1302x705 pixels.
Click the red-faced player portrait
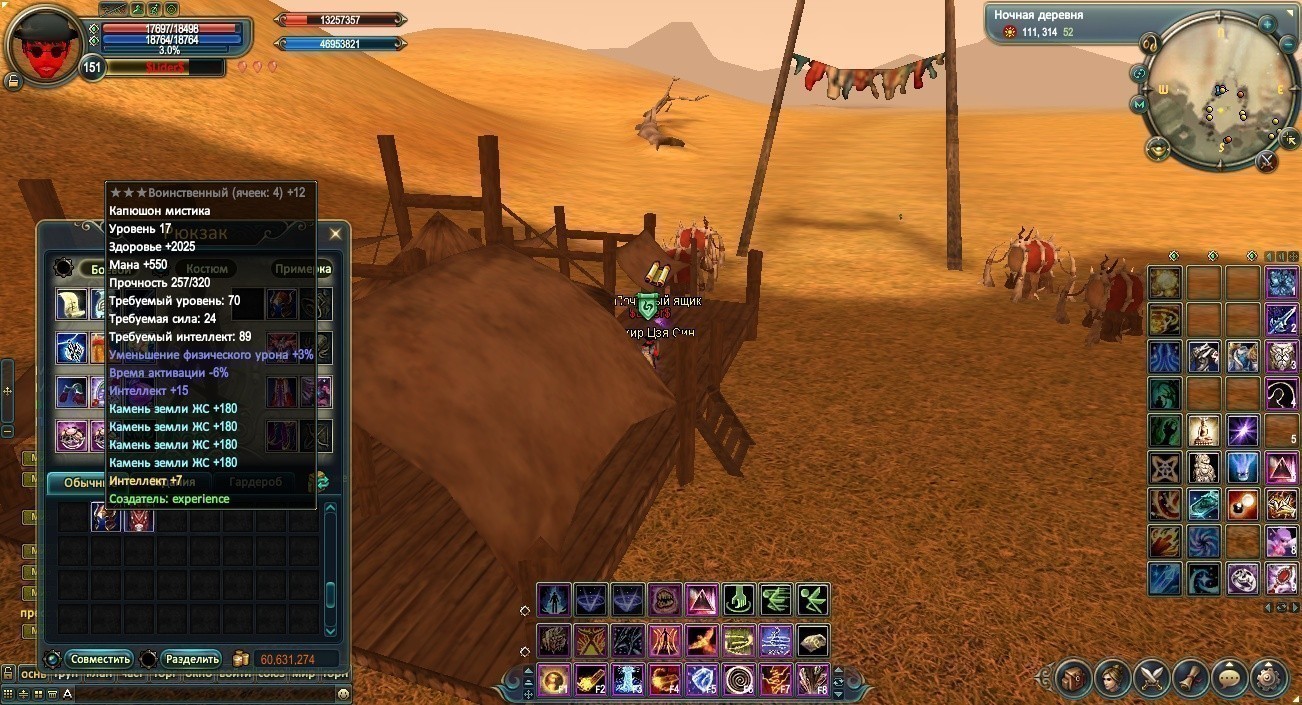45,44
